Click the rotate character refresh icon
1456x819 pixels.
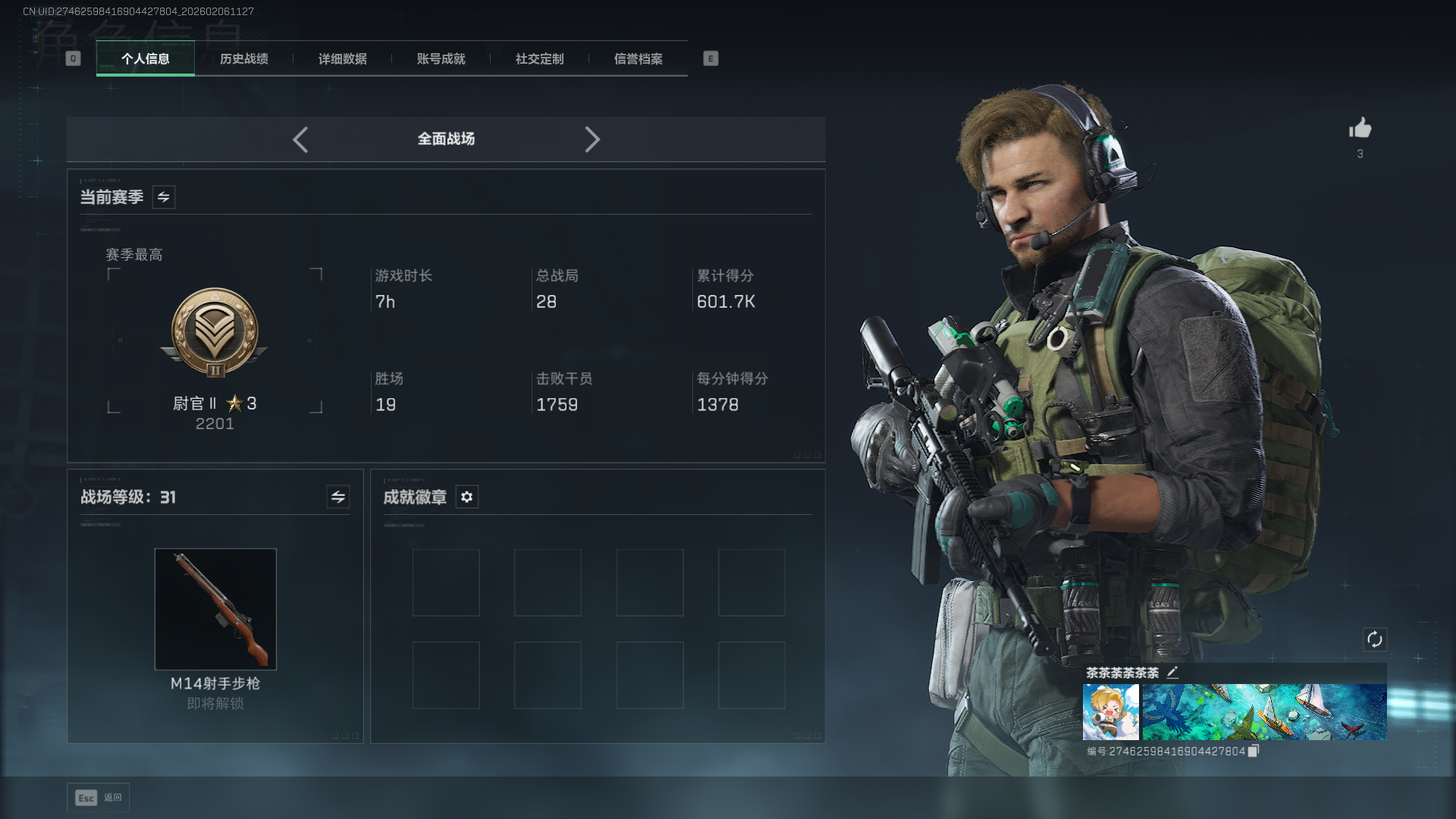coord(1375,639)
